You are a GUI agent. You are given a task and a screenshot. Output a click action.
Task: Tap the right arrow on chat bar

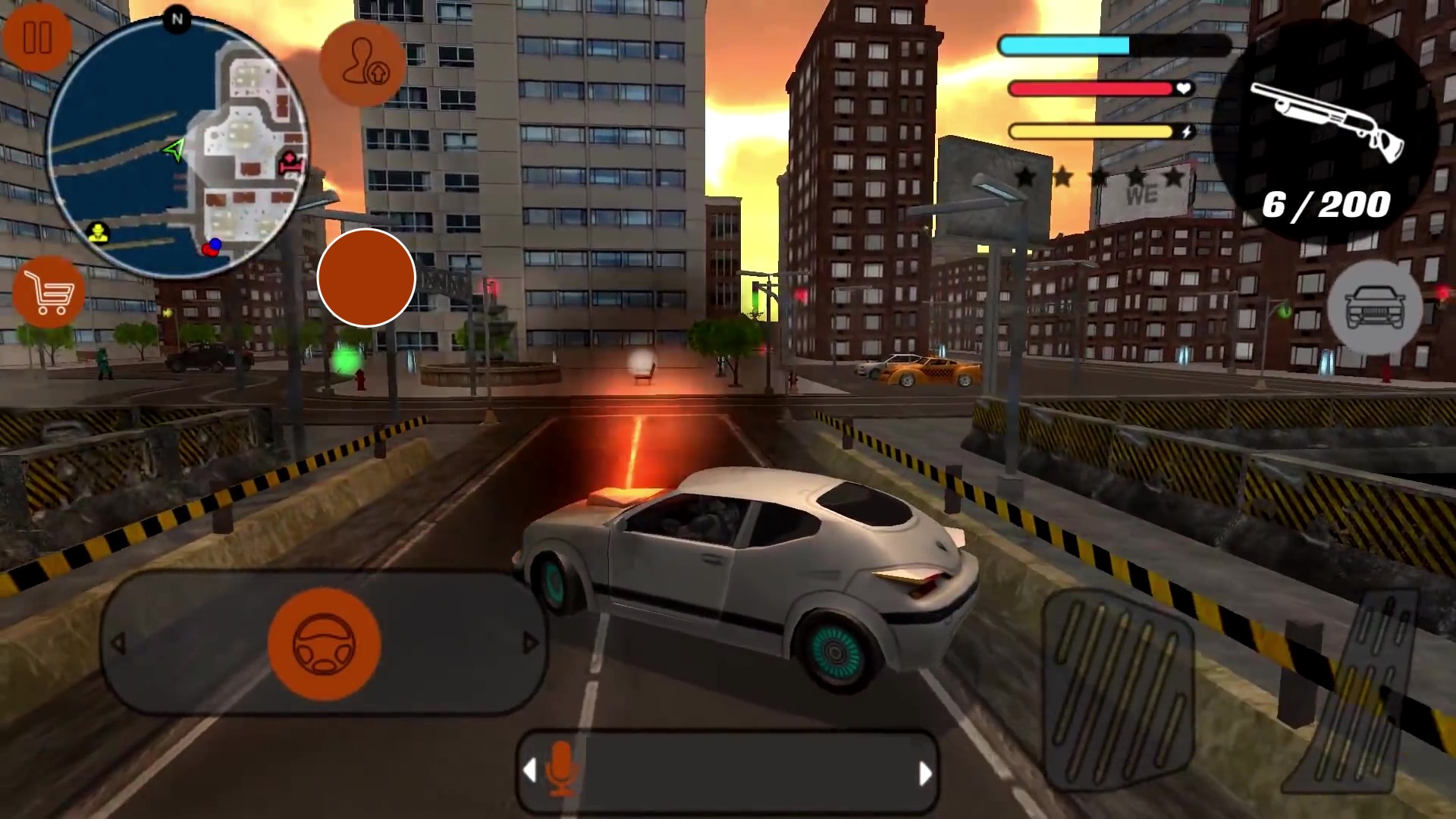[x=927, y=771]
